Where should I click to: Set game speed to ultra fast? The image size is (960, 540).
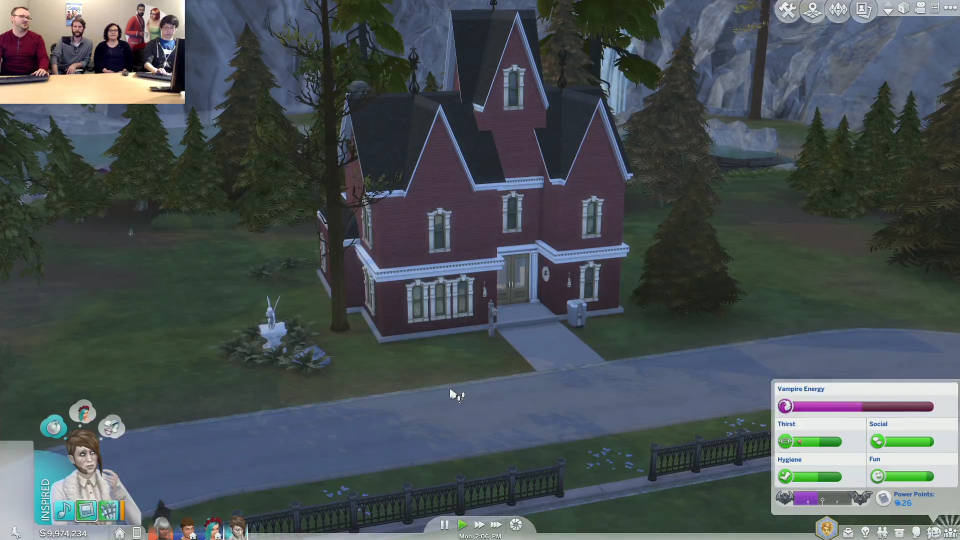(496, 524)
